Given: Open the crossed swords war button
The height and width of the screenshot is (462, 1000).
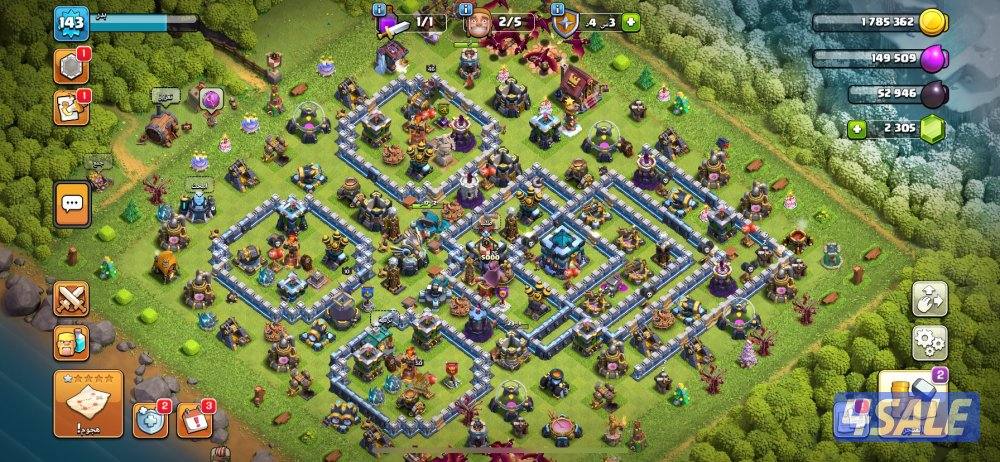Looking at the screenshot, I should (71, 298).
